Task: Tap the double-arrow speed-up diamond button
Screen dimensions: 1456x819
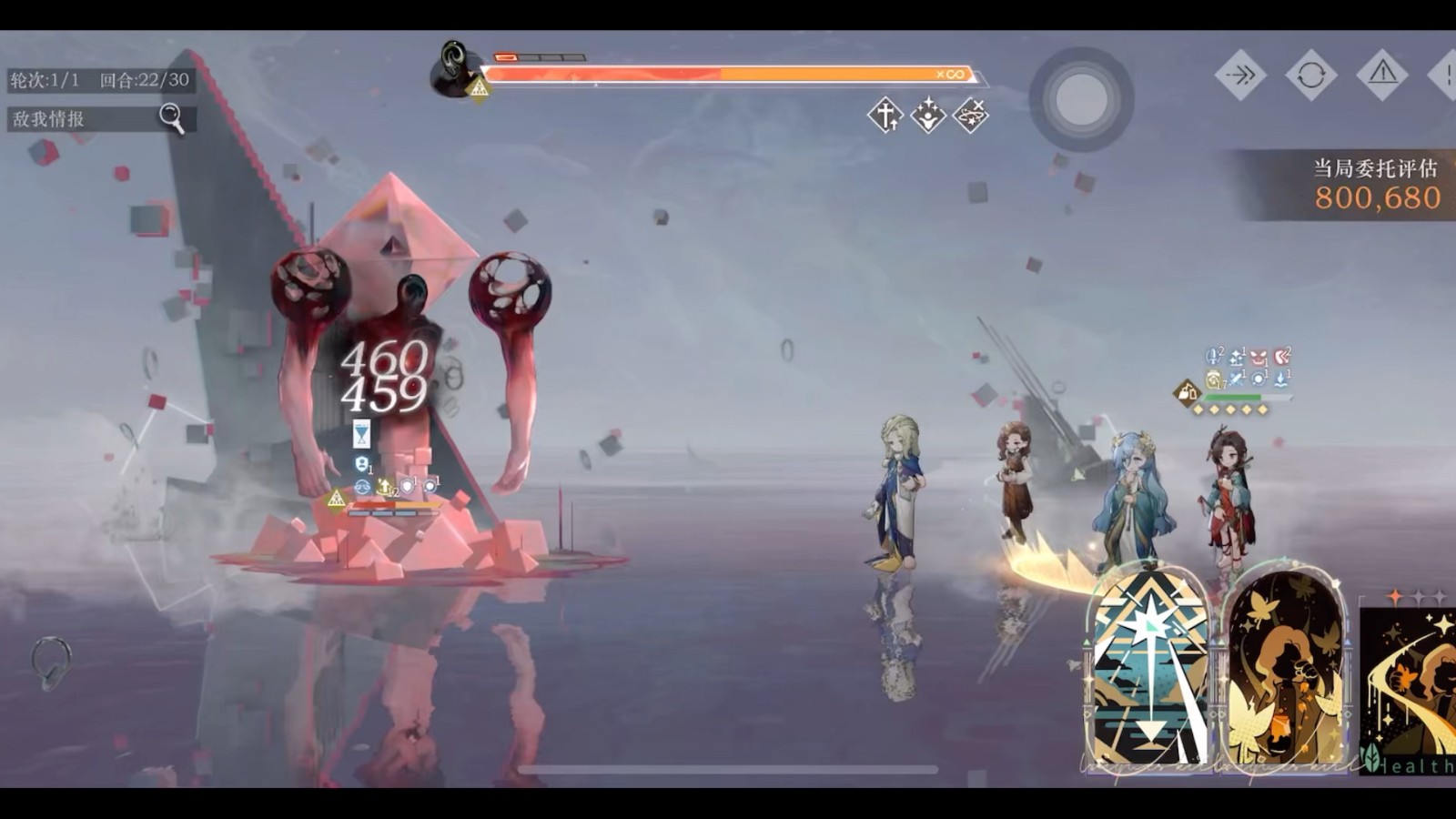Action: pyautogui.click(x=1240, y=74)
